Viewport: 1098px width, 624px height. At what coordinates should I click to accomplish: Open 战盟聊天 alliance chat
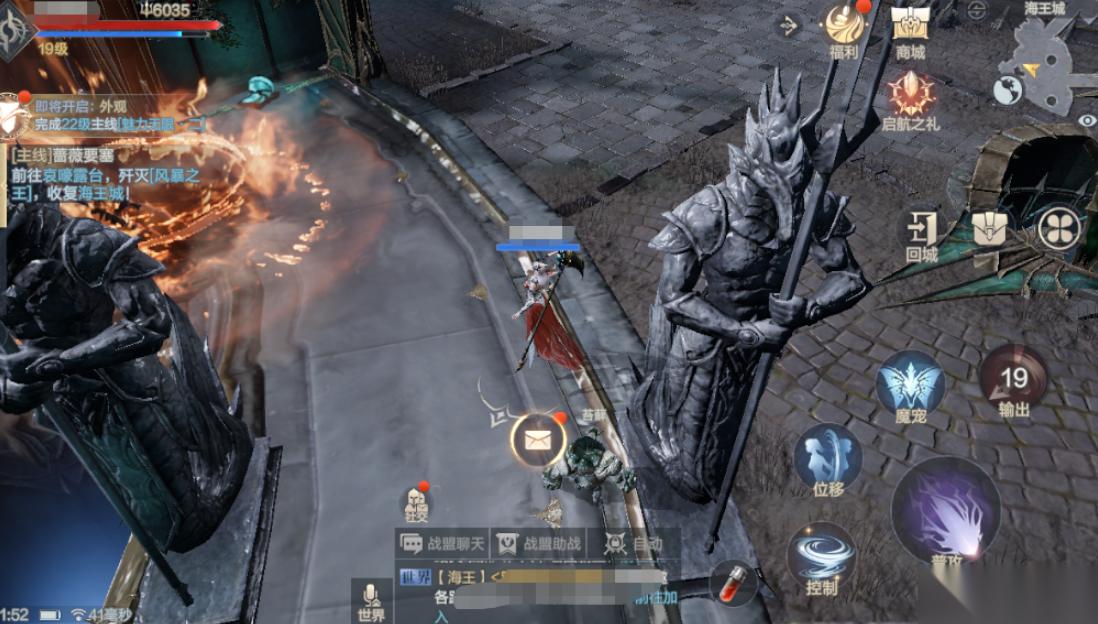pyautogui.click(x=444, y=543)
